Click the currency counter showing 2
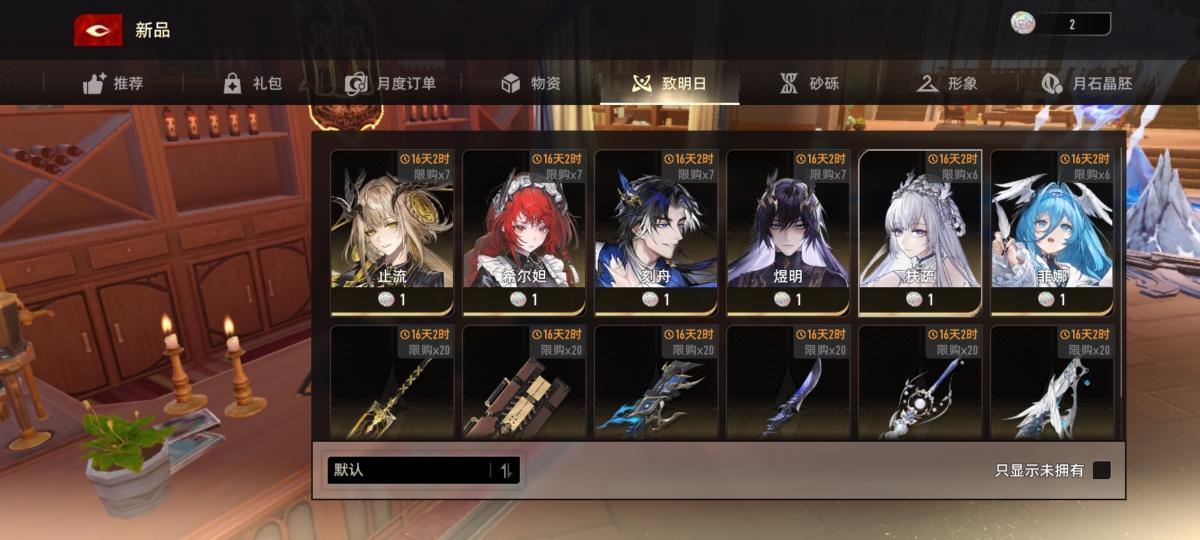This screenshot has height=540, width=1200. pyautogui.click(x=1060, y=24)
